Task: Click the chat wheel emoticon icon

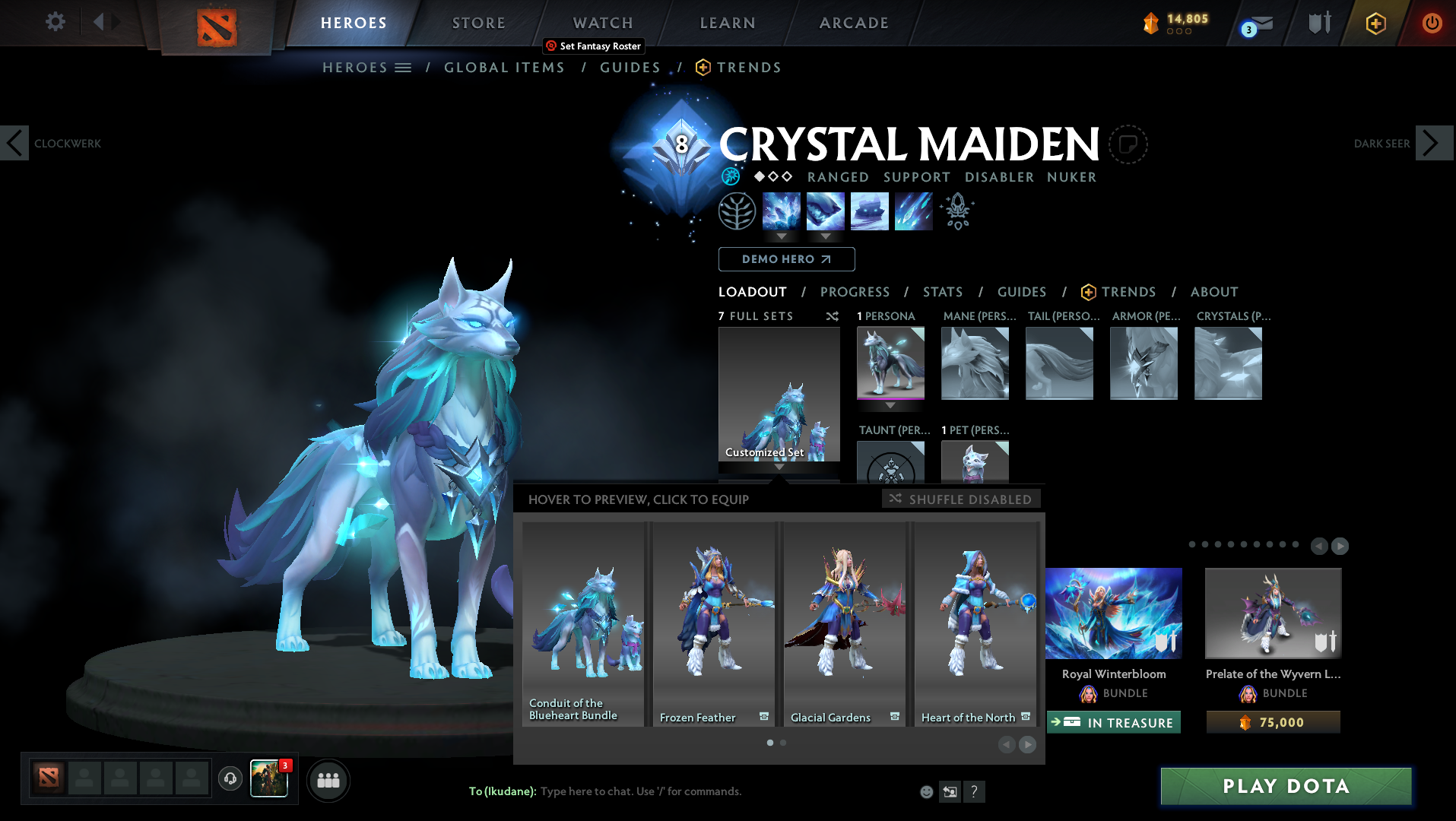Action: (x=926, y=791)
